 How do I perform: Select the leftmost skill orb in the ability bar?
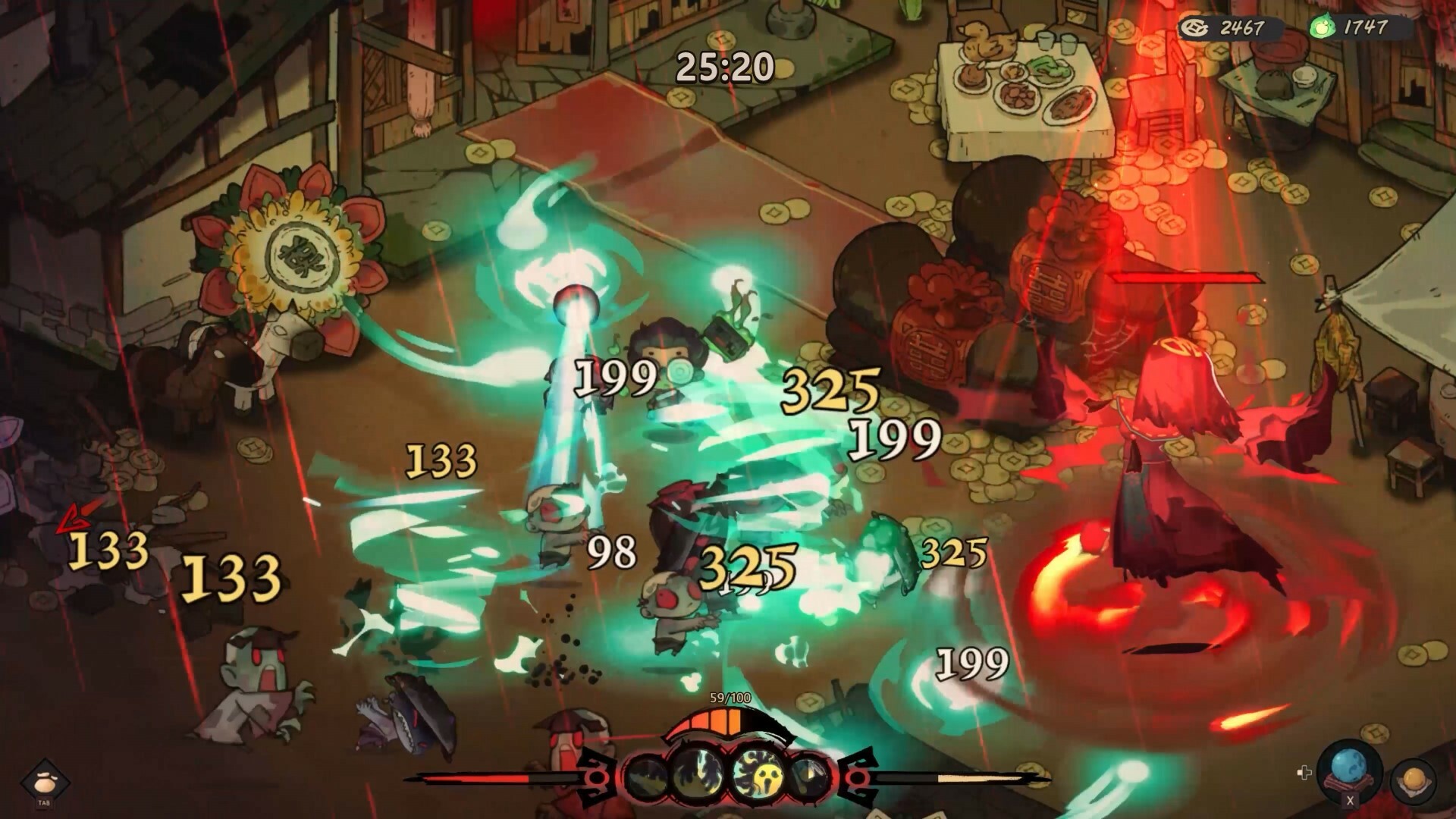(645, 775)
